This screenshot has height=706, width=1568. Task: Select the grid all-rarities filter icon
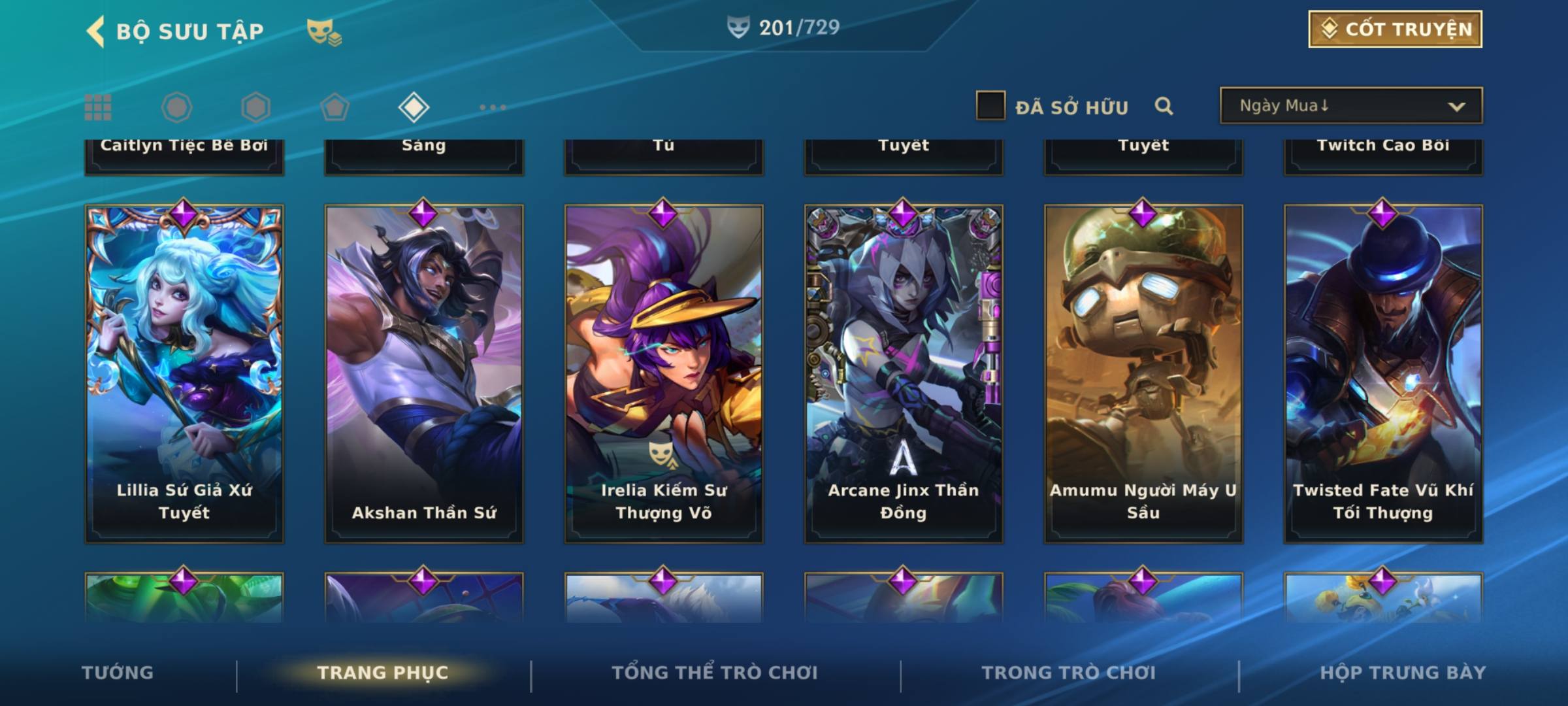coord(98,107)
